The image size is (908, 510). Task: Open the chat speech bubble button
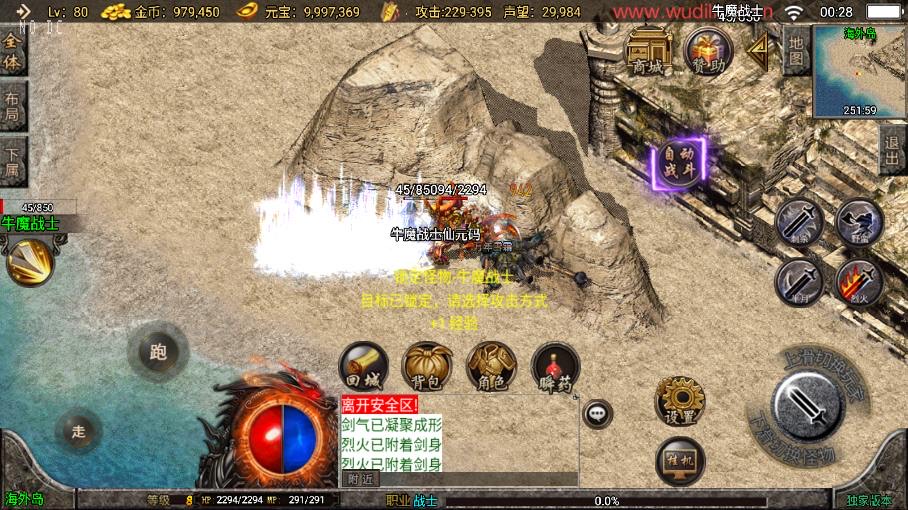(x=598, y=411)
